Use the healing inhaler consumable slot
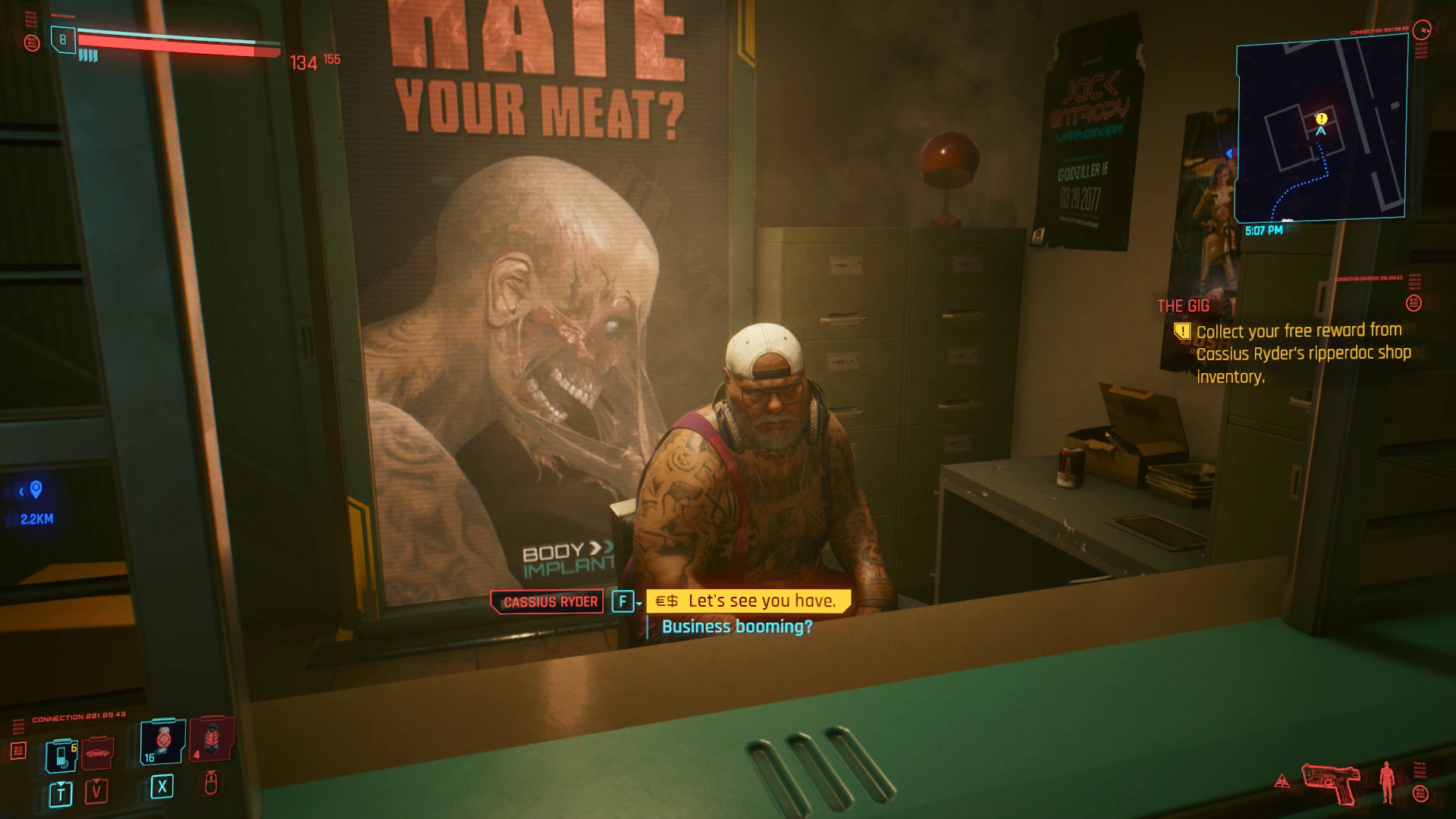 pos(162,742)
